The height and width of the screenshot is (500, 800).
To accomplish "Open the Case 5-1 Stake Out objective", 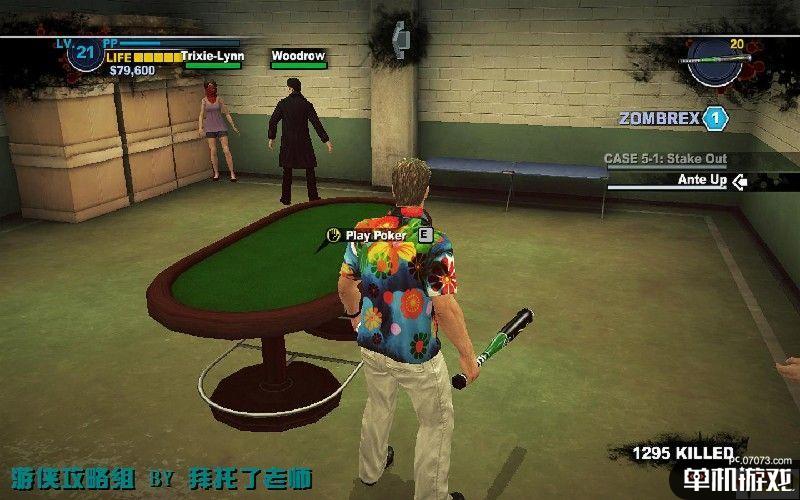I will 665,159.
